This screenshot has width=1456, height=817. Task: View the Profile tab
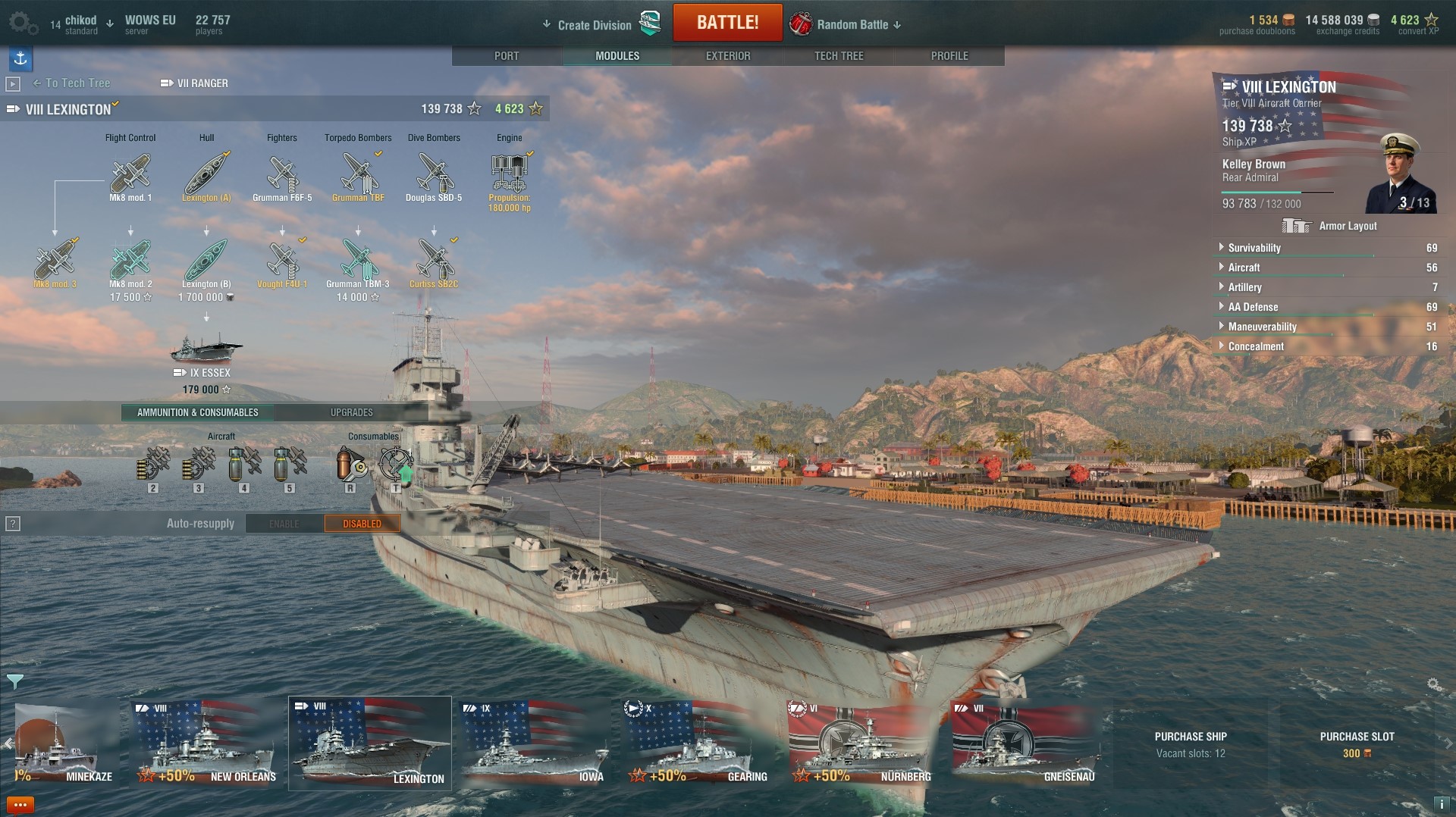[949, 56]
